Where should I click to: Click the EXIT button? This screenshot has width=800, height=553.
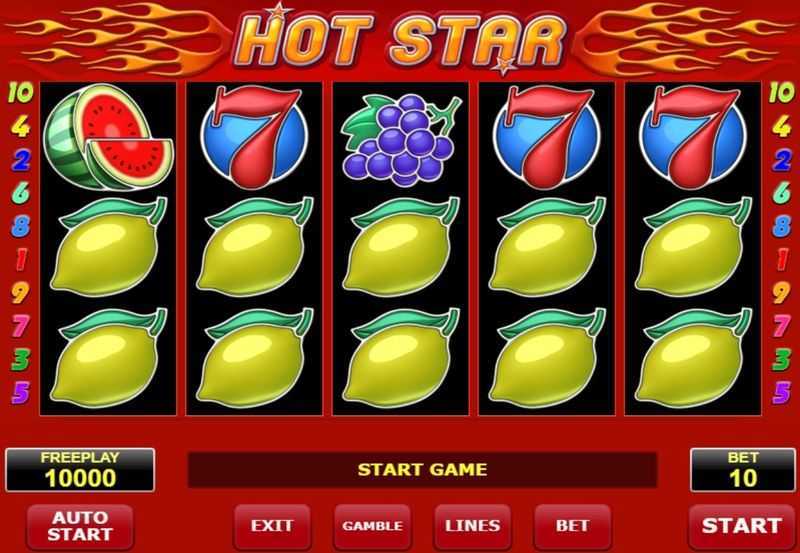[272, 525]
